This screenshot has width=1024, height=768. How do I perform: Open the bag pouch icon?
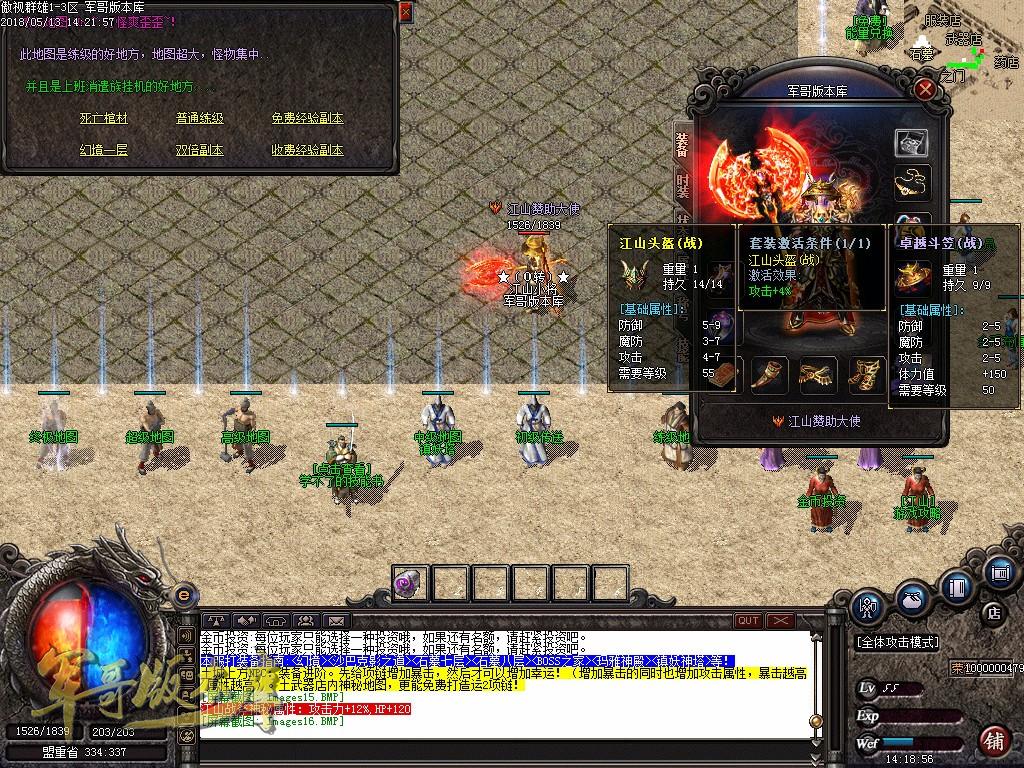point(910,598)
